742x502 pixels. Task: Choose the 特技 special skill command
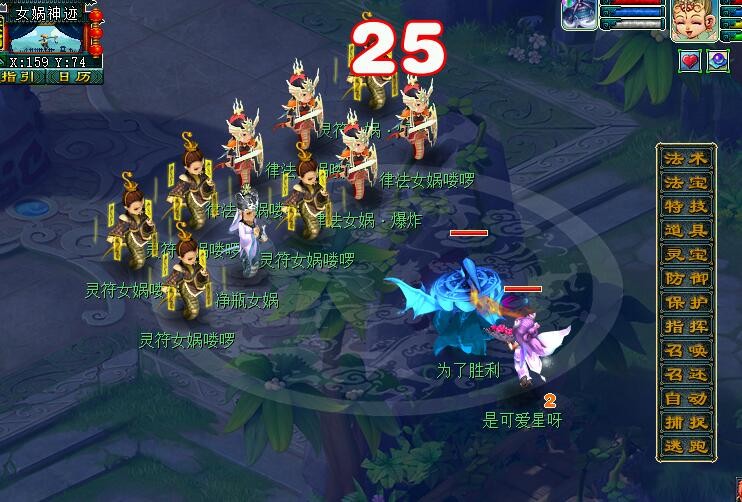point(686,207)
